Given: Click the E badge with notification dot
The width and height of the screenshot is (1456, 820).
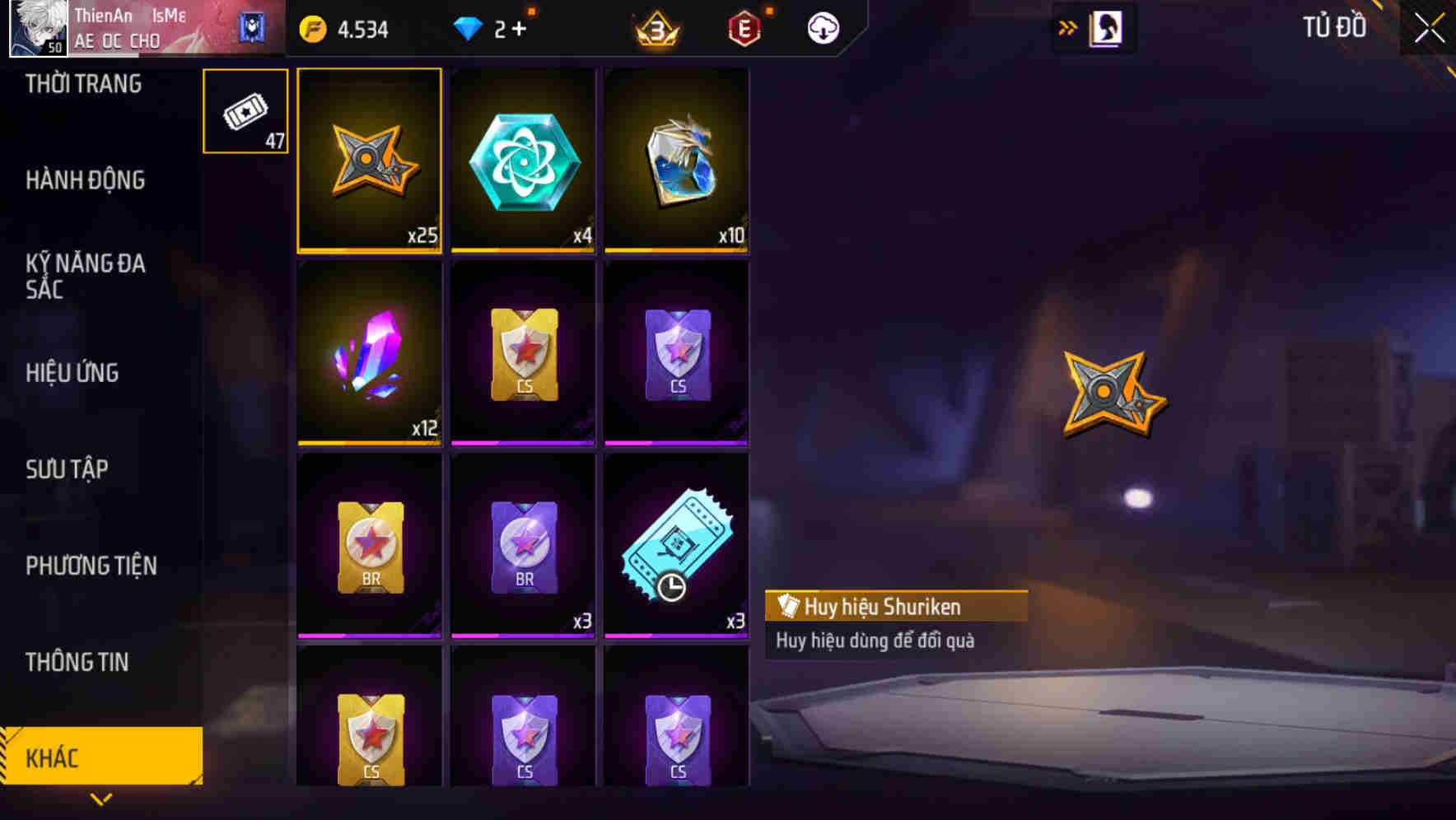Looking at the screenshot, I should point(744,28).
